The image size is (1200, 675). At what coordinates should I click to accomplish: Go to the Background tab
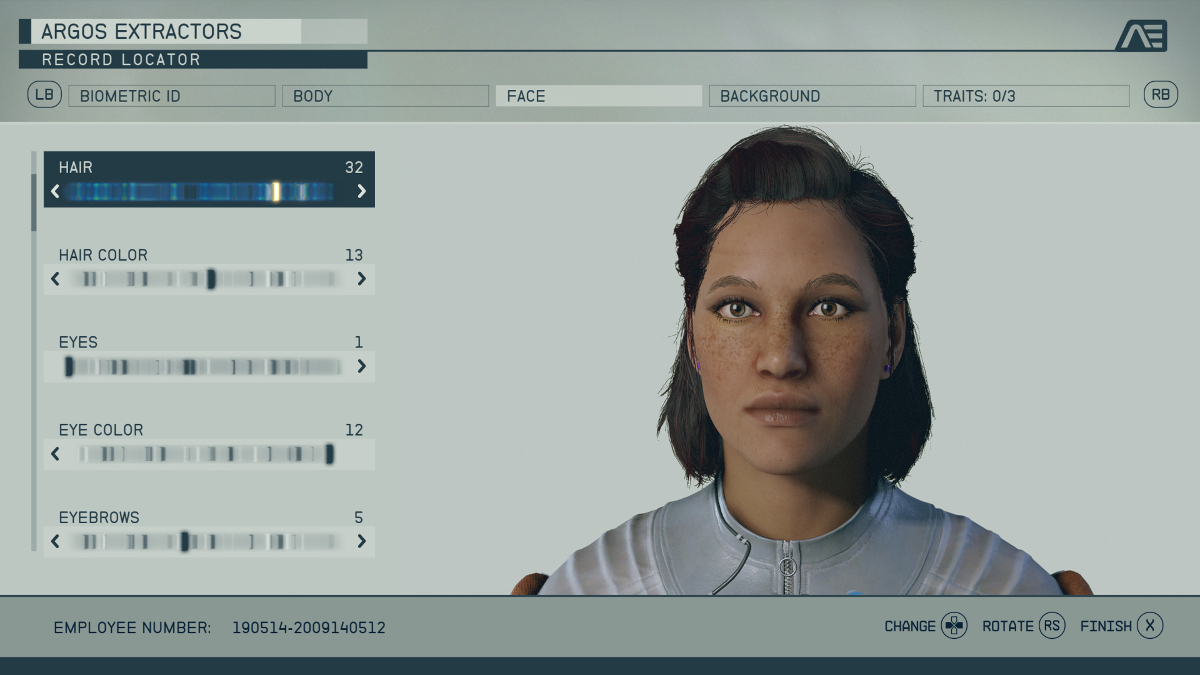click(812, 96)
